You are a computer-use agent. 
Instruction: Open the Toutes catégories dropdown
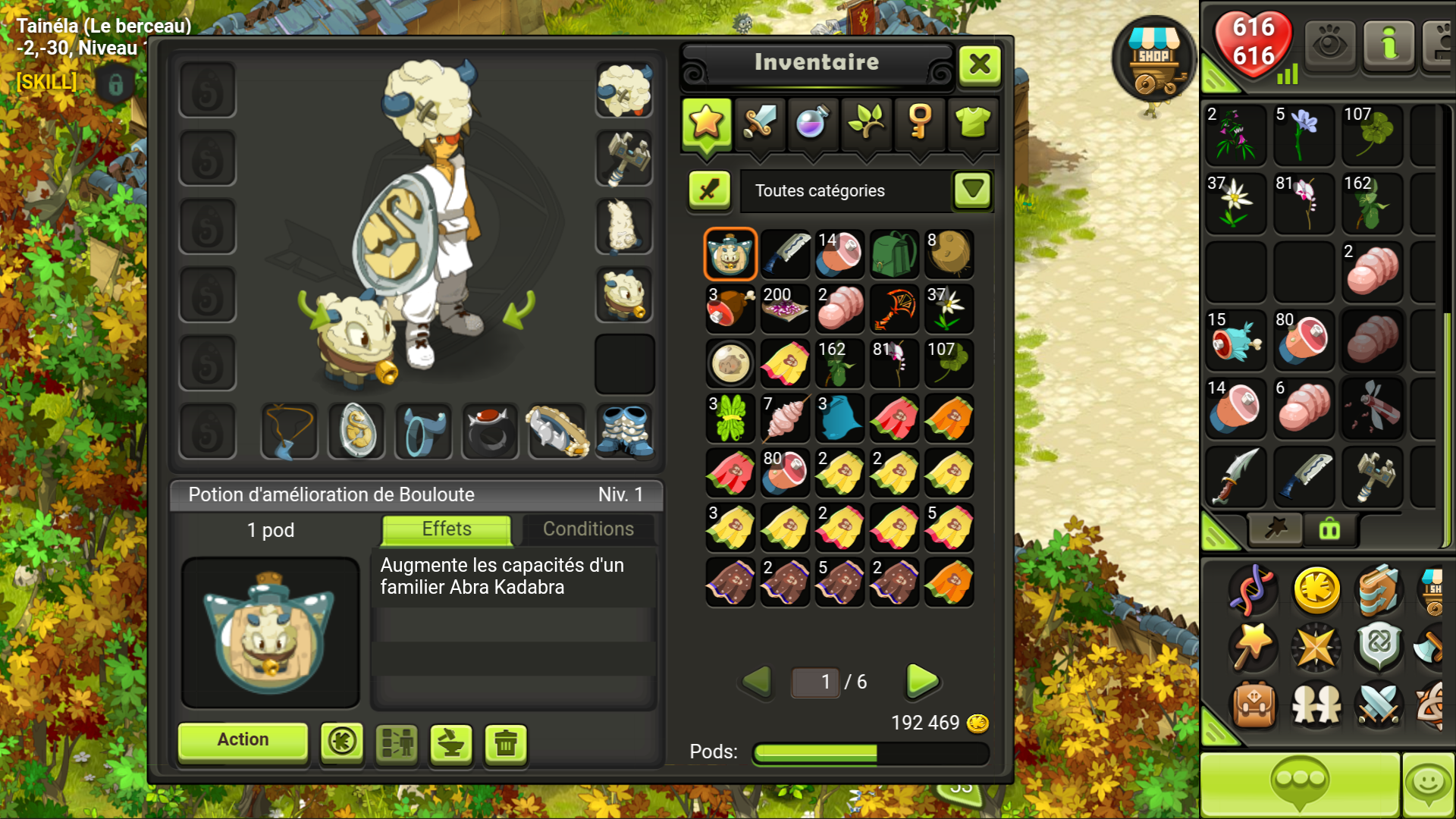[x=972, y=190]
